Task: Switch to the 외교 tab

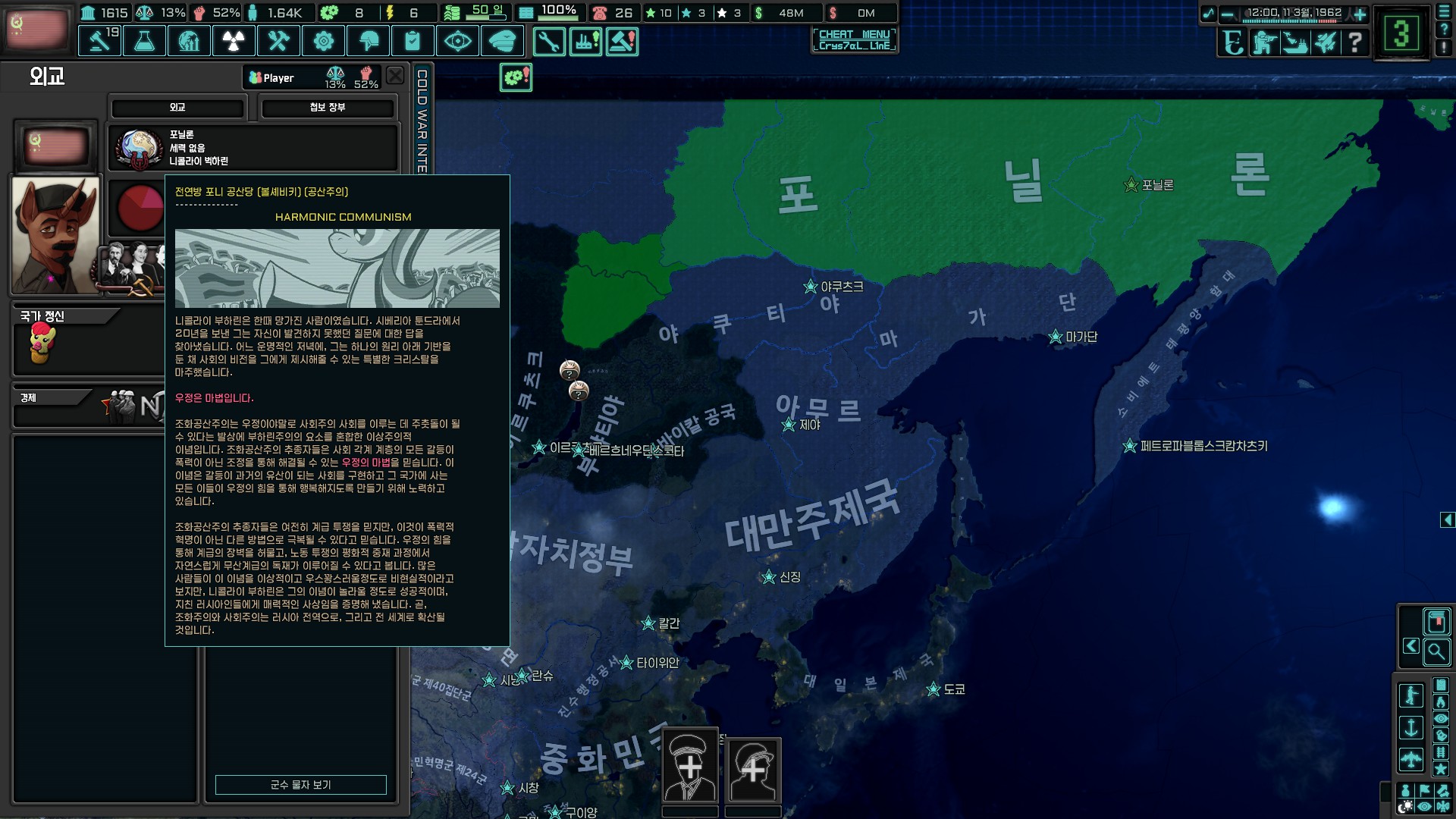Action: [177, 108]
